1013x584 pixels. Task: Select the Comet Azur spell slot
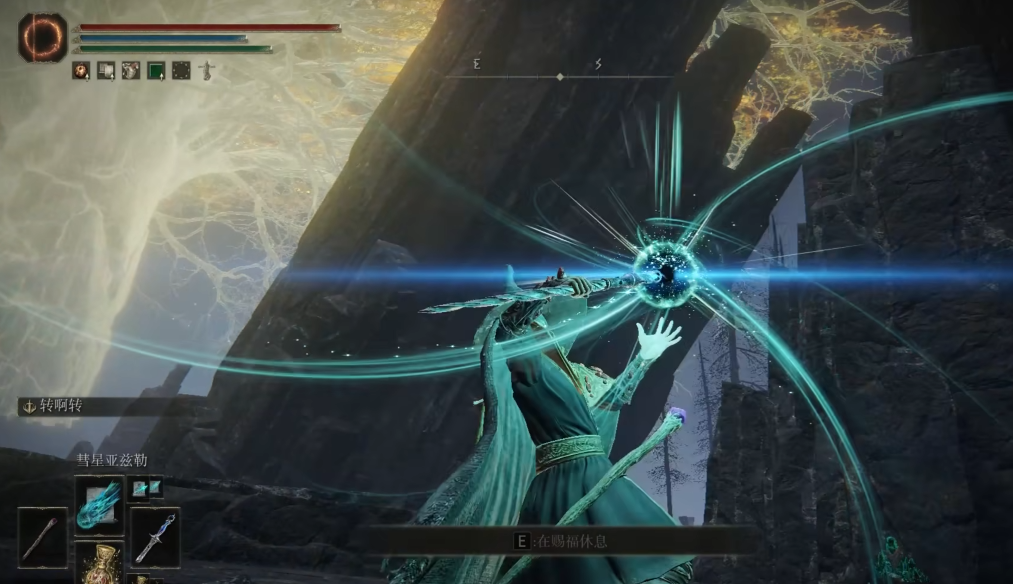(x=99, y=499)
